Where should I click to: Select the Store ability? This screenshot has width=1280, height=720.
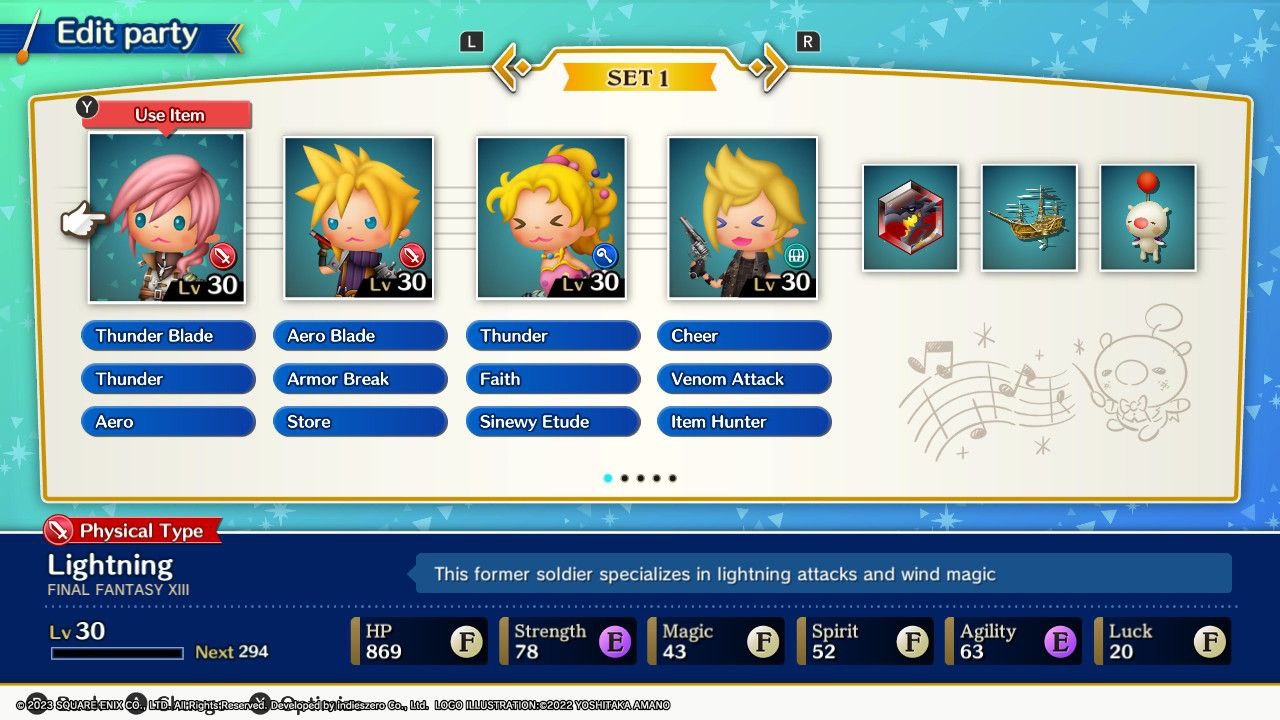(x=360, y=422)
